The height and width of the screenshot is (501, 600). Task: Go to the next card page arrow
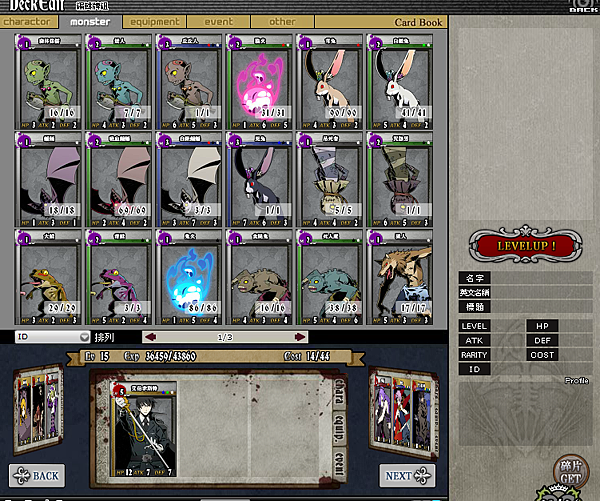pos(299,337)
